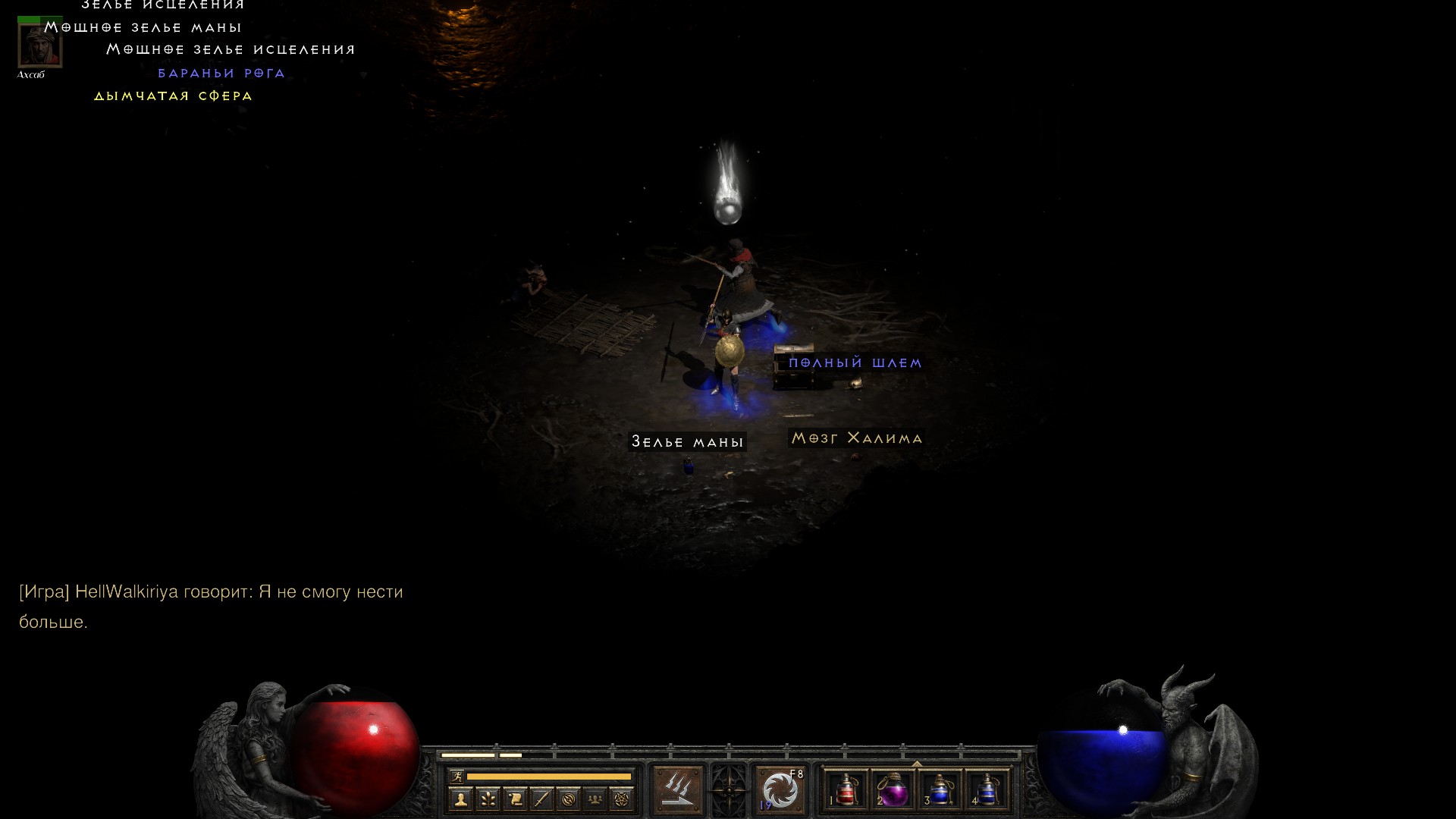Use the red healing potion in belt slot 1
Image resolution: width=1456 pixels, height=819 pixels.
click(x=846, y=791)
